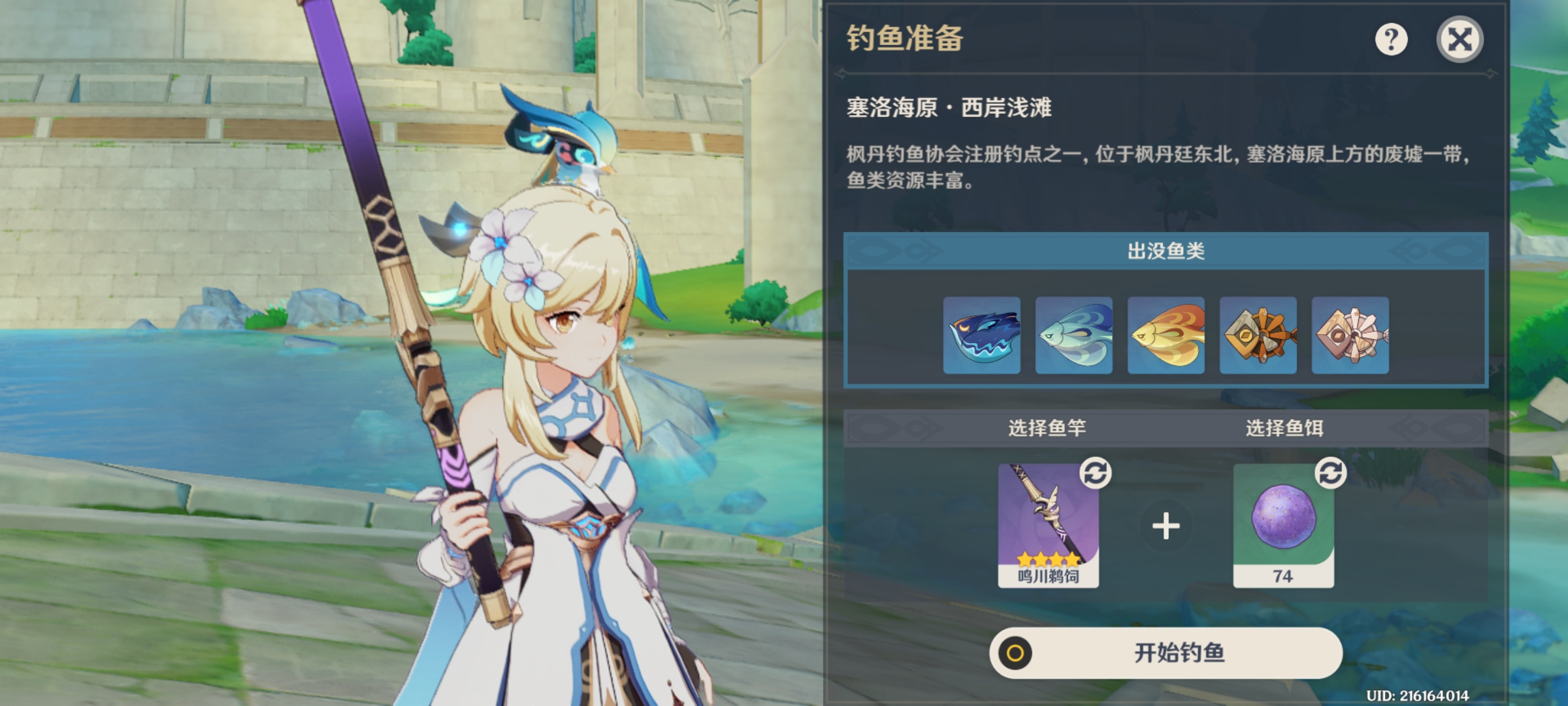1568x706 pixels.
Task: Inspect the pale pink mechanical fish icon
Action: [1350, 335]
